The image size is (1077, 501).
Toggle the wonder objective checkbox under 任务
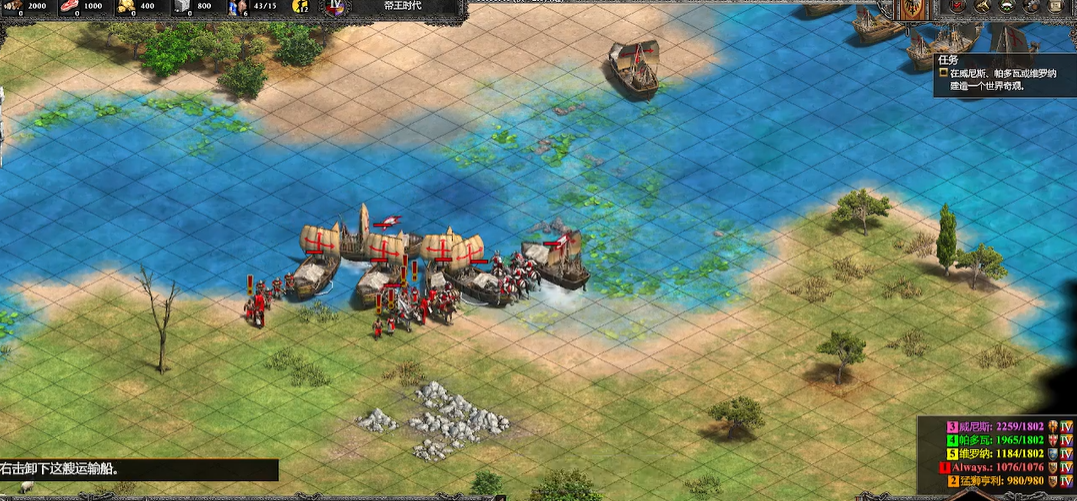point(943,73)
